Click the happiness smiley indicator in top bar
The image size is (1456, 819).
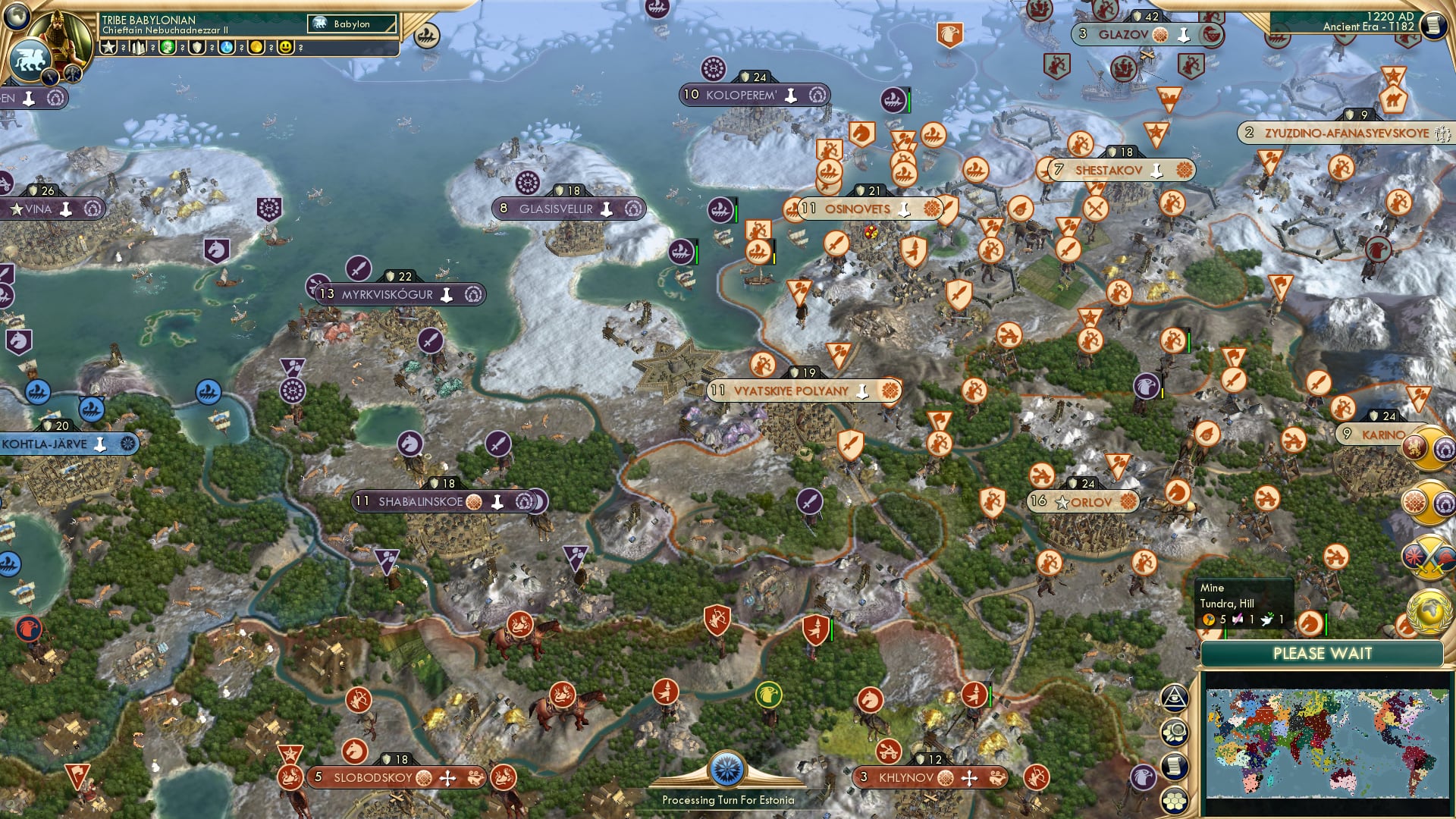(285, 47)
